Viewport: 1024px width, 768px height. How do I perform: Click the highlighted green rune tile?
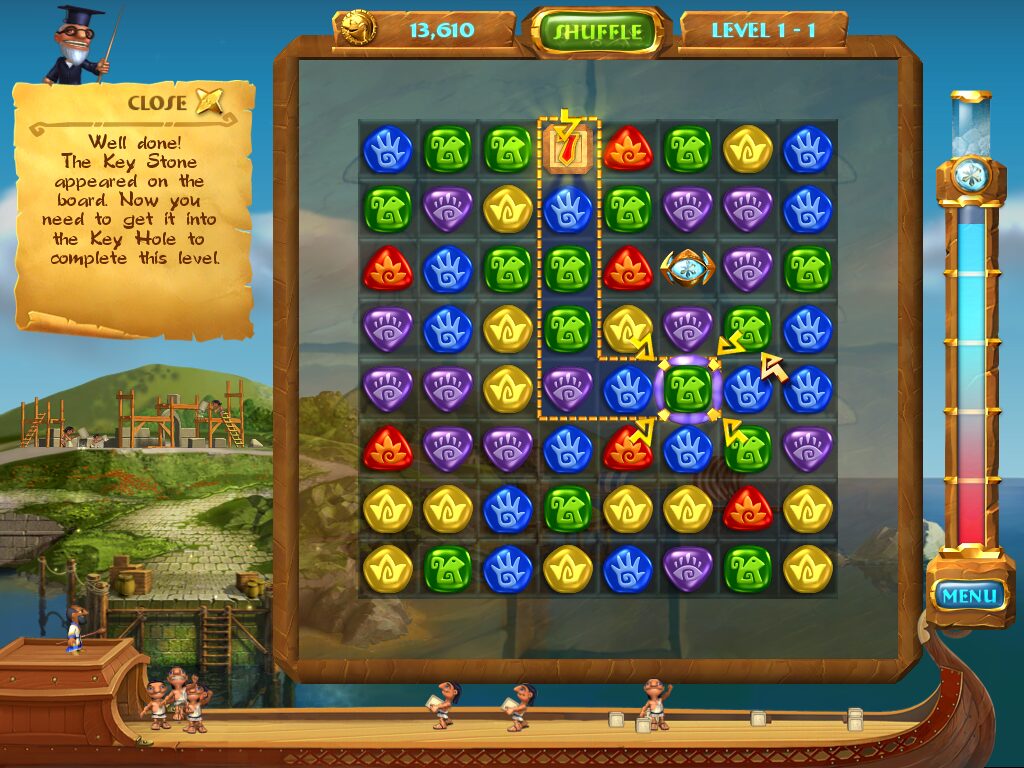[687, 389]
